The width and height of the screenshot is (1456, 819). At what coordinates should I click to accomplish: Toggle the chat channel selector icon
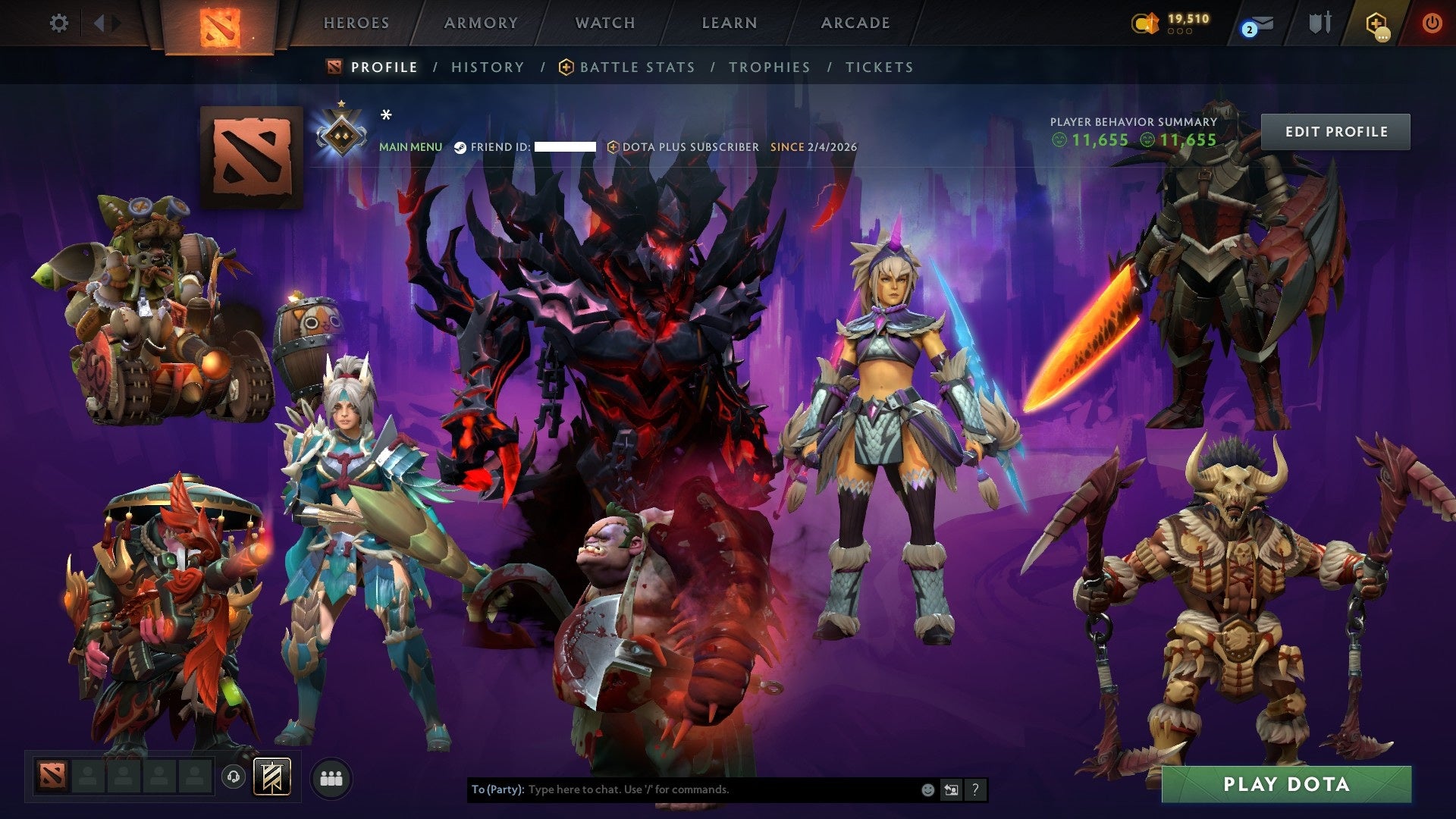click(951, 789)
